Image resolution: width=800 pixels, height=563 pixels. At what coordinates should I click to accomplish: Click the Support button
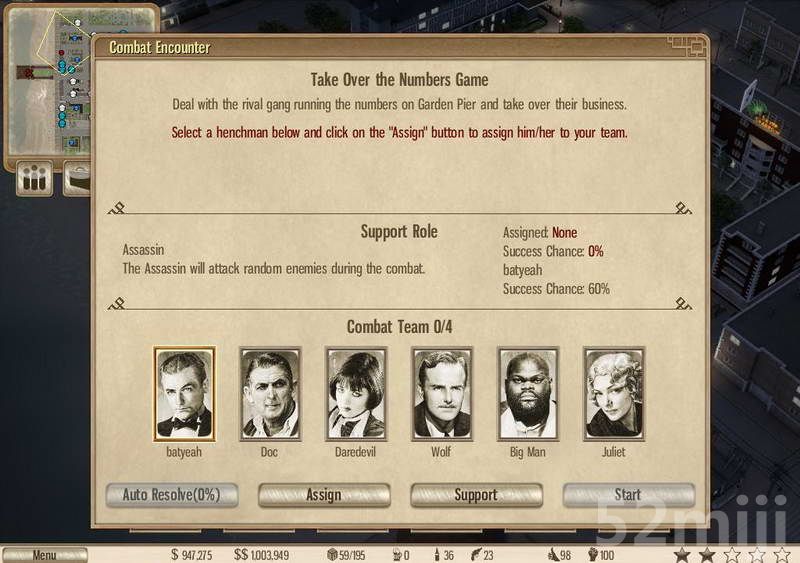[476, 495]
